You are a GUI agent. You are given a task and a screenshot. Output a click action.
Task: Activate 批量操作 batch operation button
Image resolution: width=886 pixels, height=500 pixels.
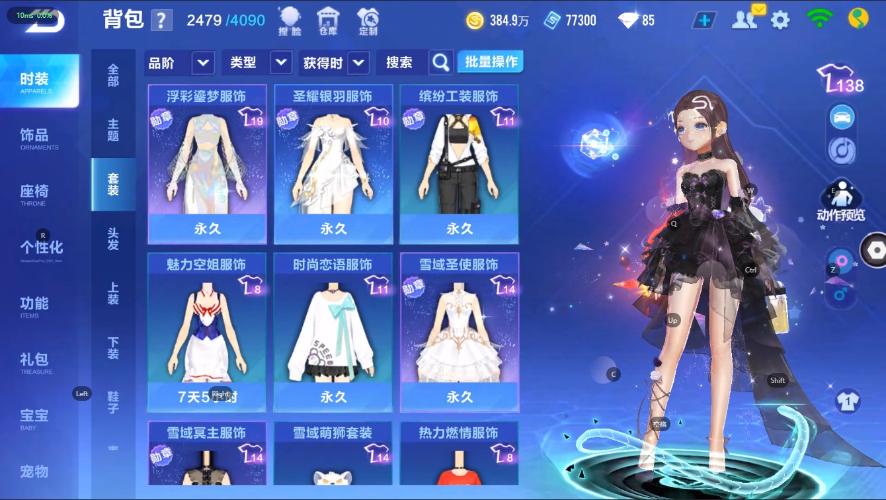coord(490,62)
